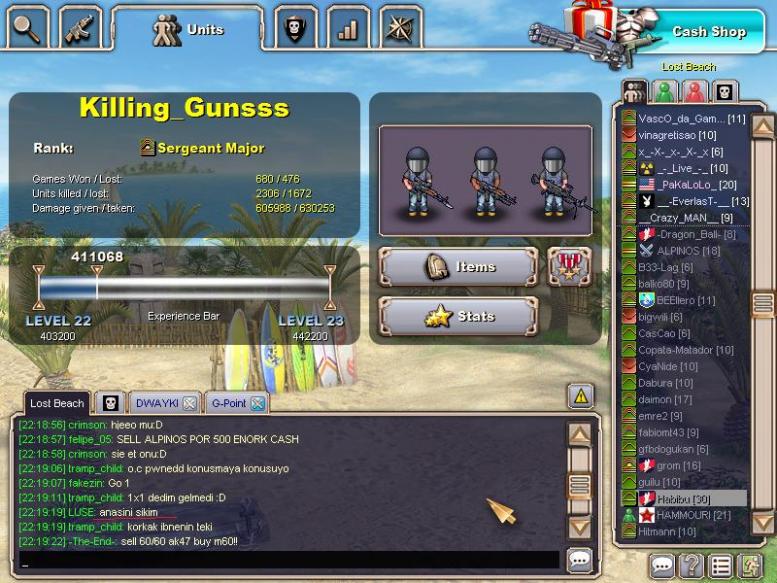Exit using the running man button
Screen dimensions: 777x583
pyautogui.click(x=749, y=566)
